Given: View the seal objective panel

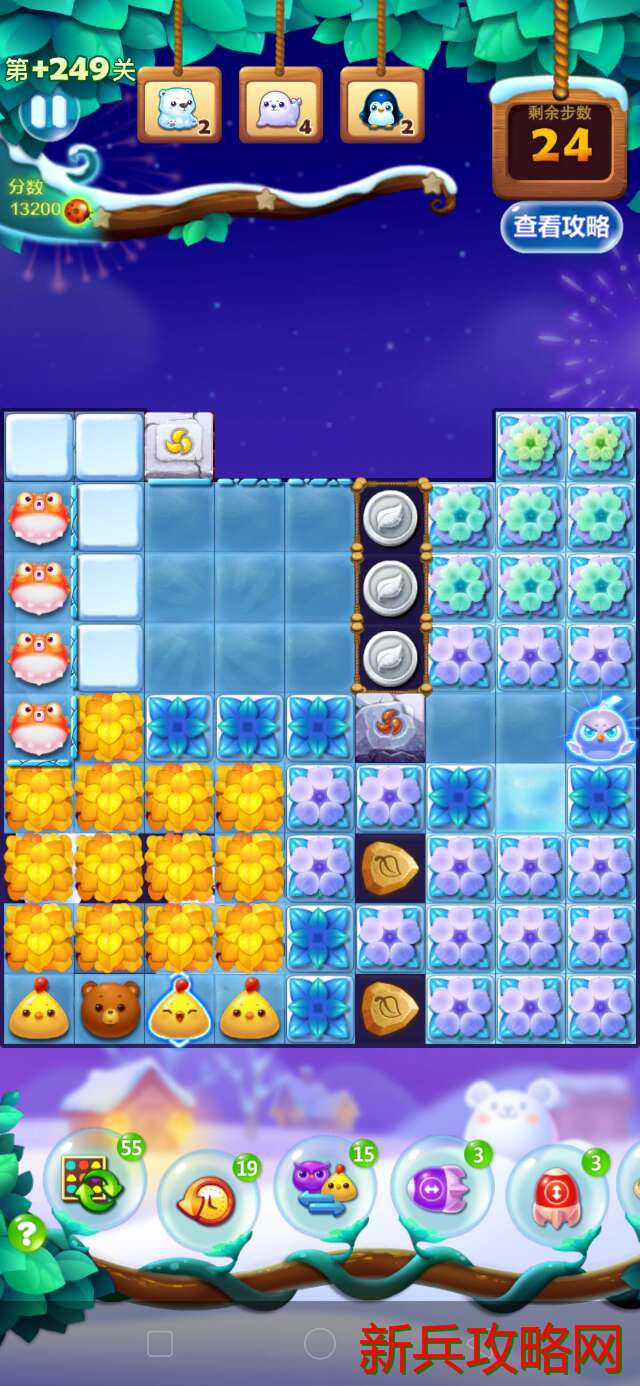Looking at the screenshot, I should tap(281, 105).
